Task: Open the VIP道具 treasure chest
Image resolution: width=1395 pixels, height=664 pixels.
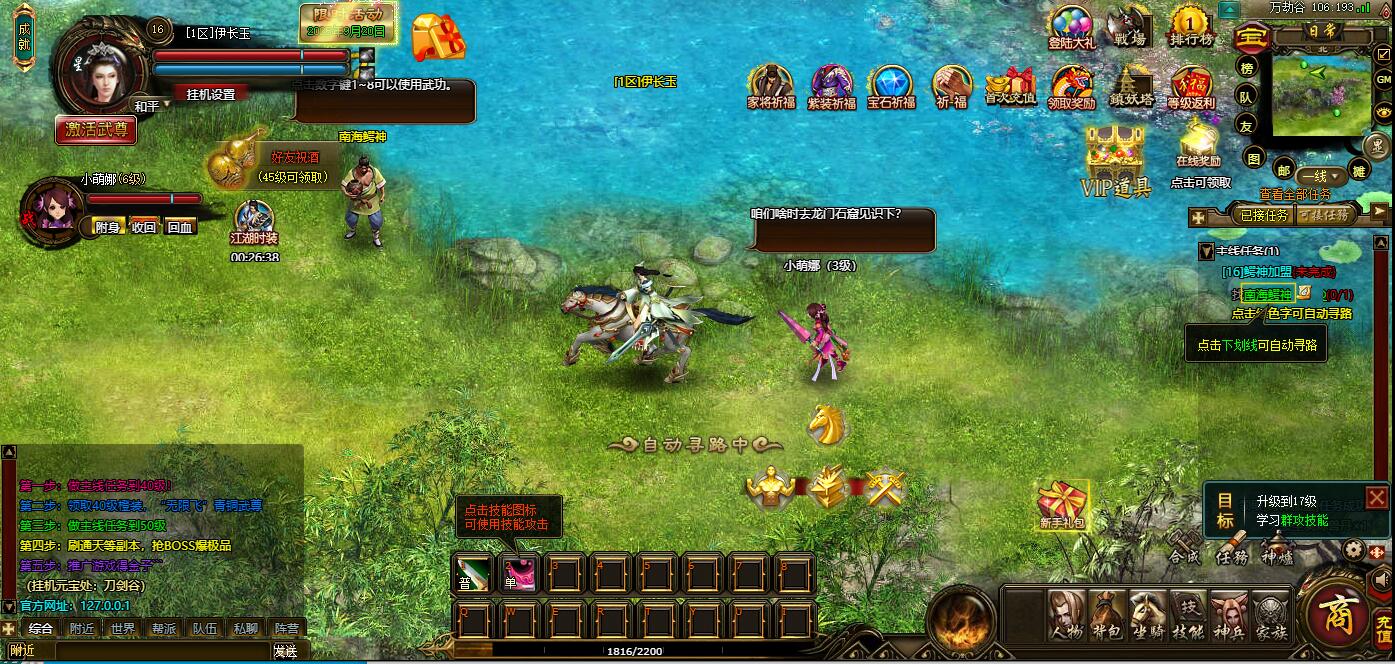Action: tap(1115, 160)
